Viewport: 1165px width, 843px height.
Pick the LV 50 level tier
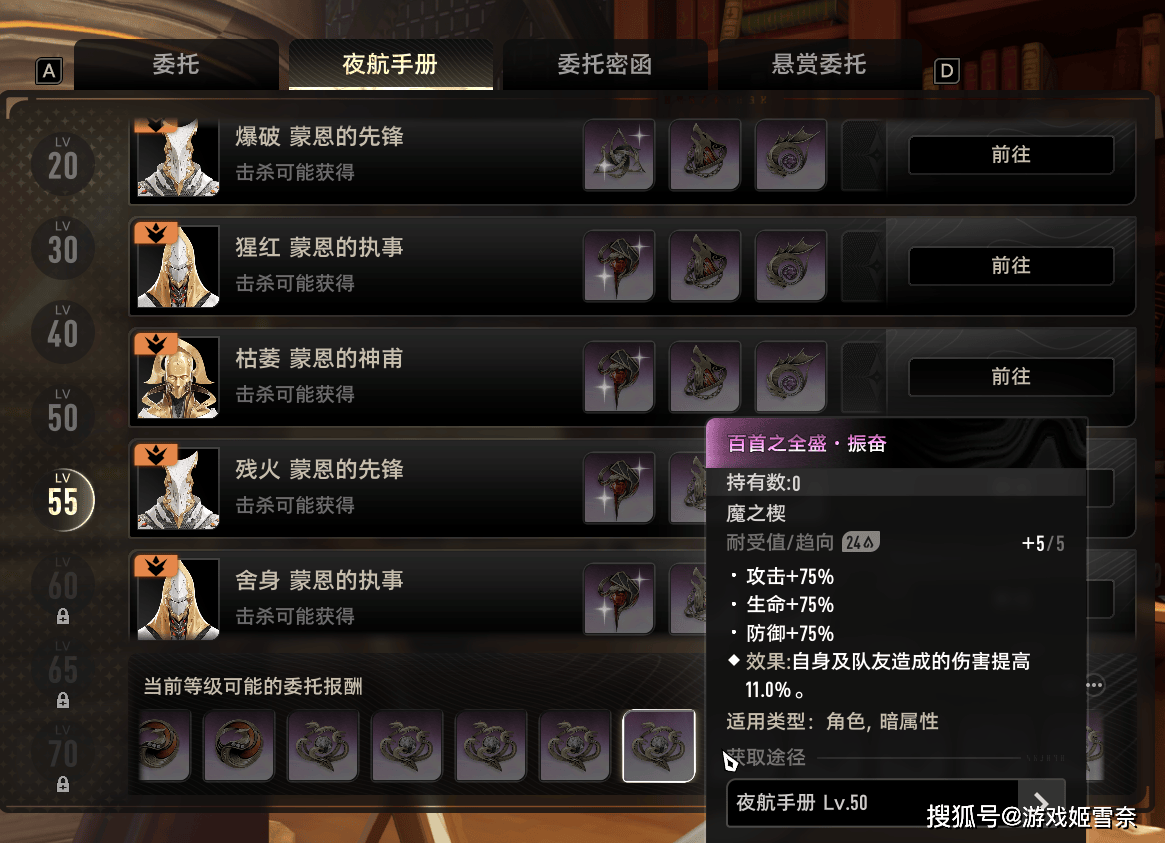[x=62, y=414]
